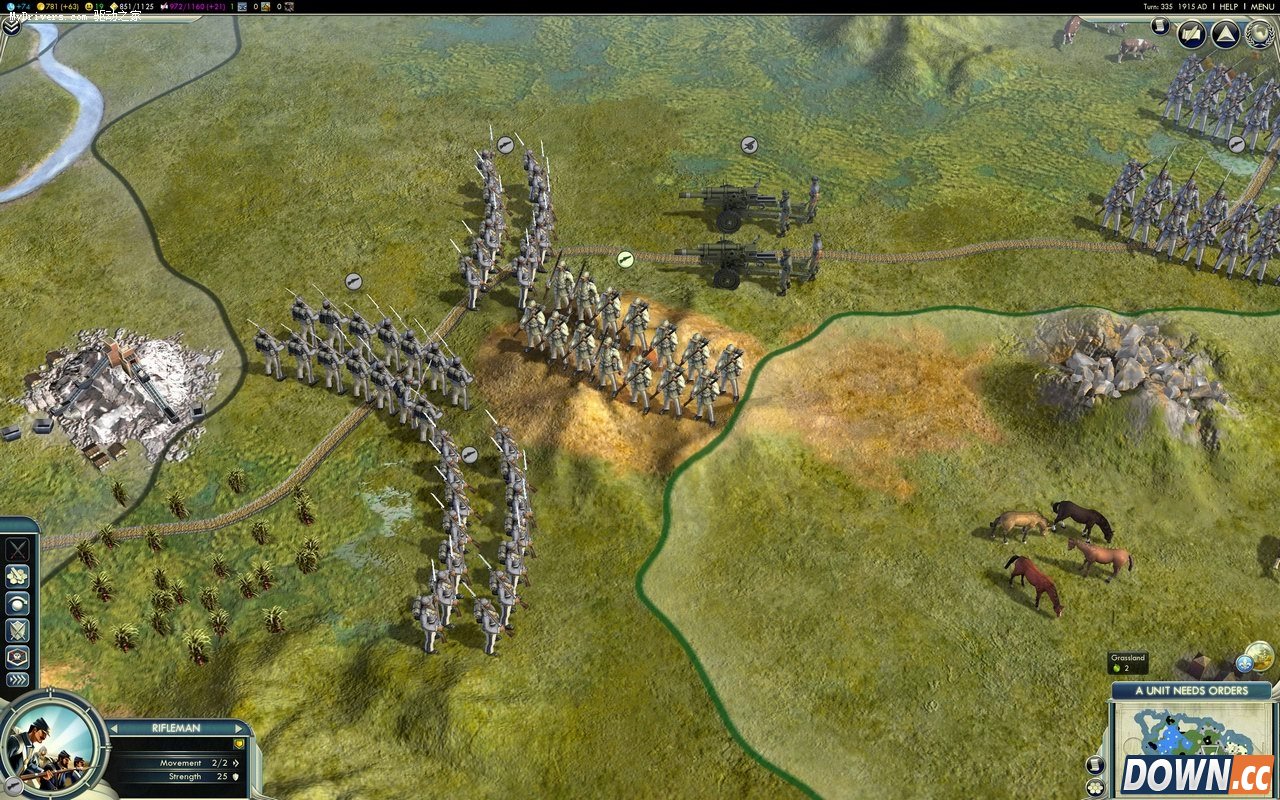Fortify the Rifleman with the shield icon
The width and height of the screenshot is (1280, 800).
tap(18, 630)
